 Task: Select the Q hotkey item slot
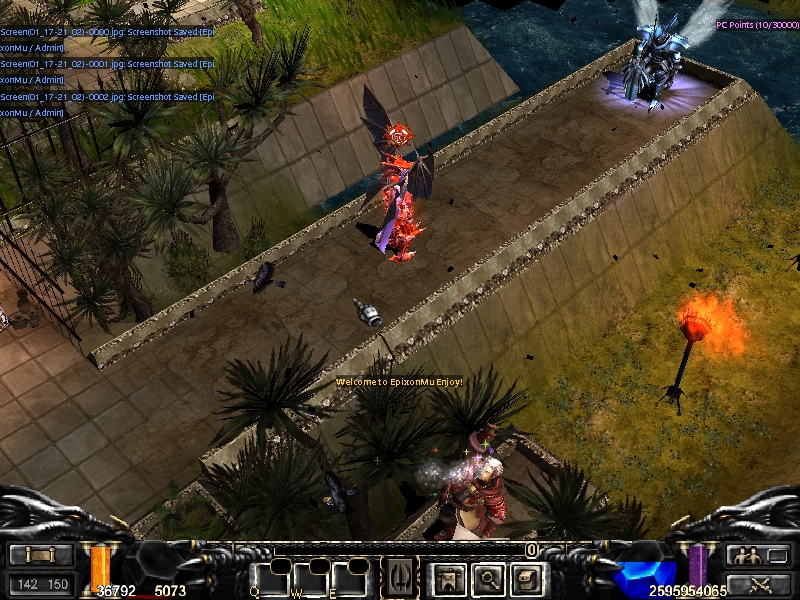tap(269, 578)
